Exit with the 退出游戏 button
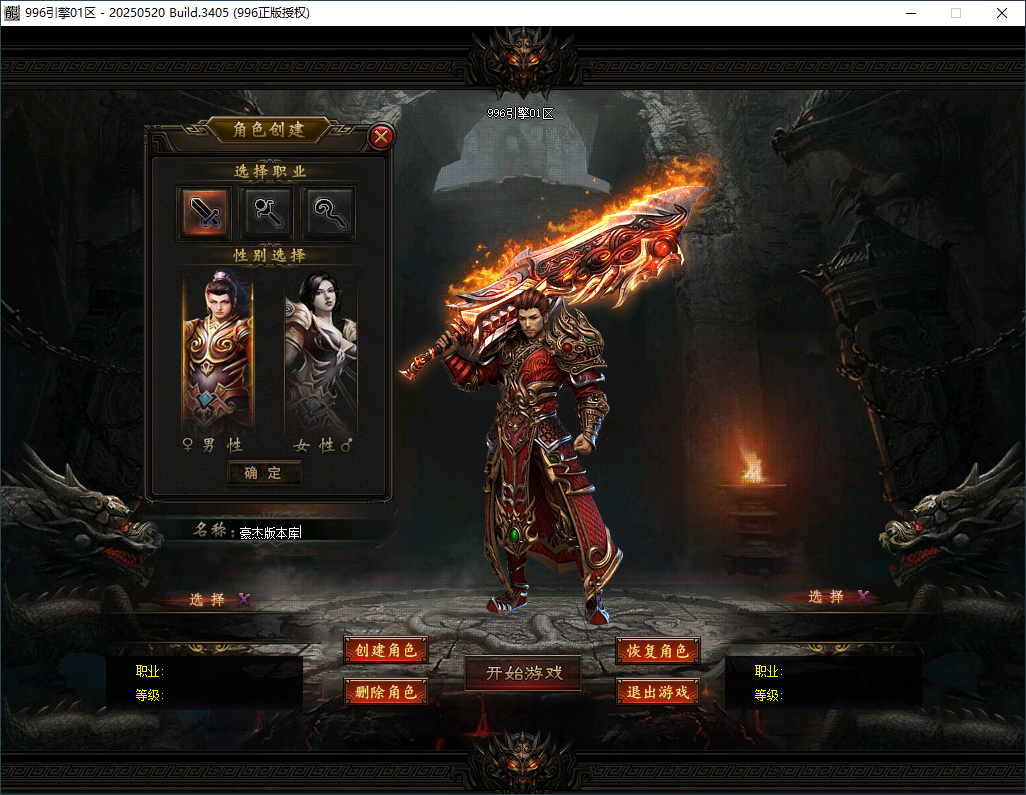1026x795 pixels. (657, 691)
